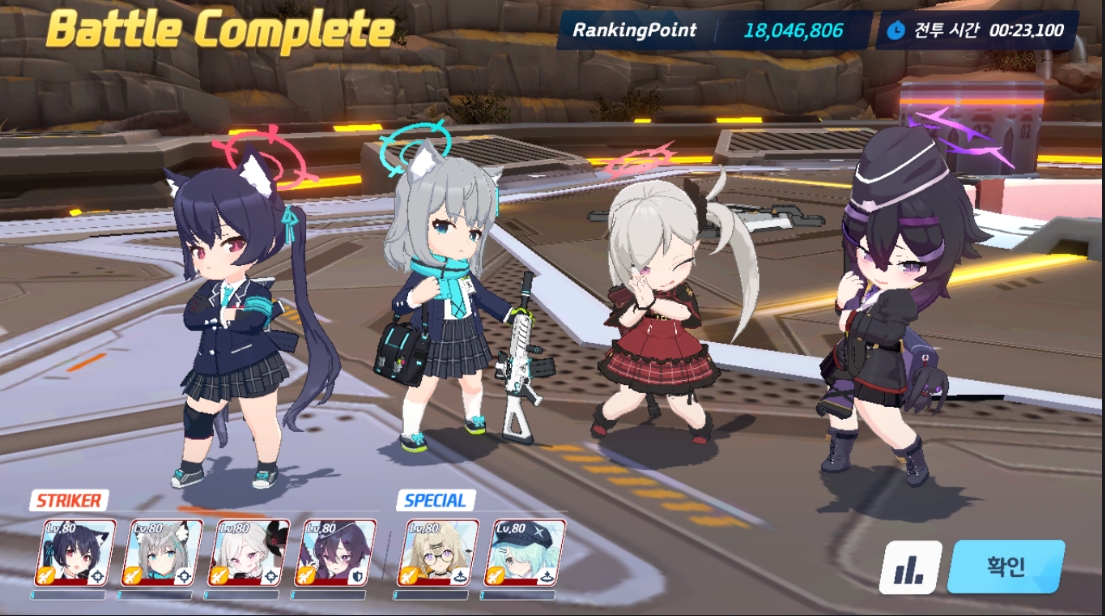
Task: Confirm the battle result with 확인
Action: click(x=1005, y=567)
